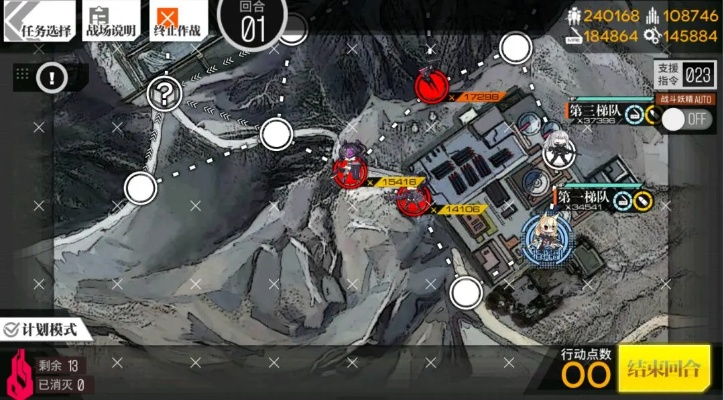Go back to mission selection (任务选择)
724x400 pixels.
pos(40,22)
